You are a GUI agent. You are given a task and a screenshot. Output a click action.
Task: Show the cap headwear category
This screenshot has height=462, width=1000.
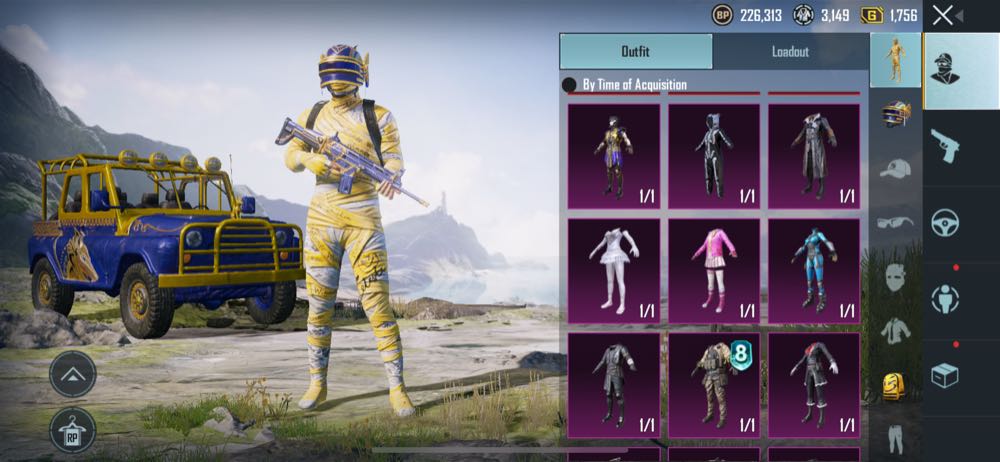[x=895, y=168]
